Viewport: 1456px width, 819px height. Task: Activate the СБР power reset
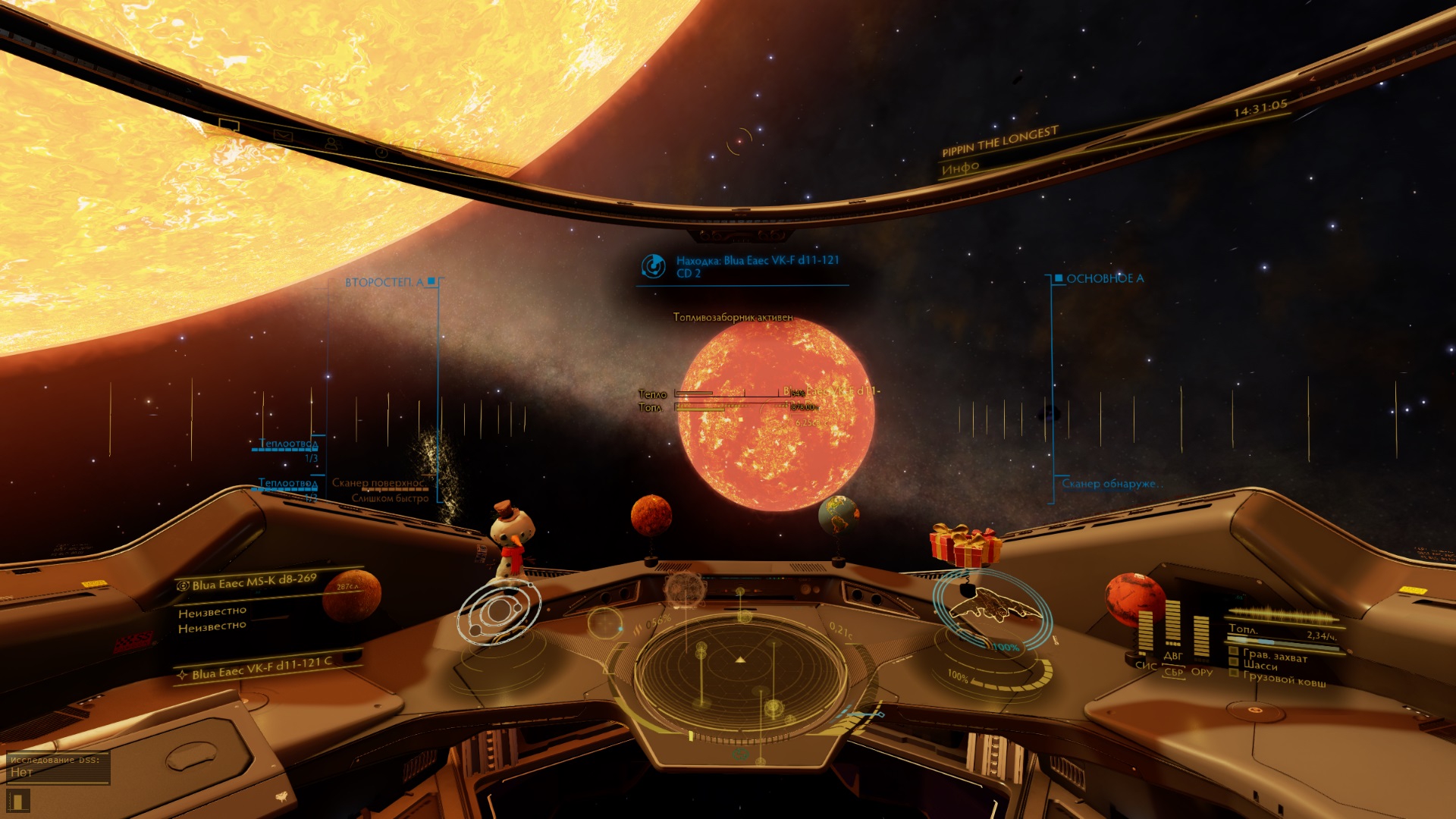[x=1173, y=672]
